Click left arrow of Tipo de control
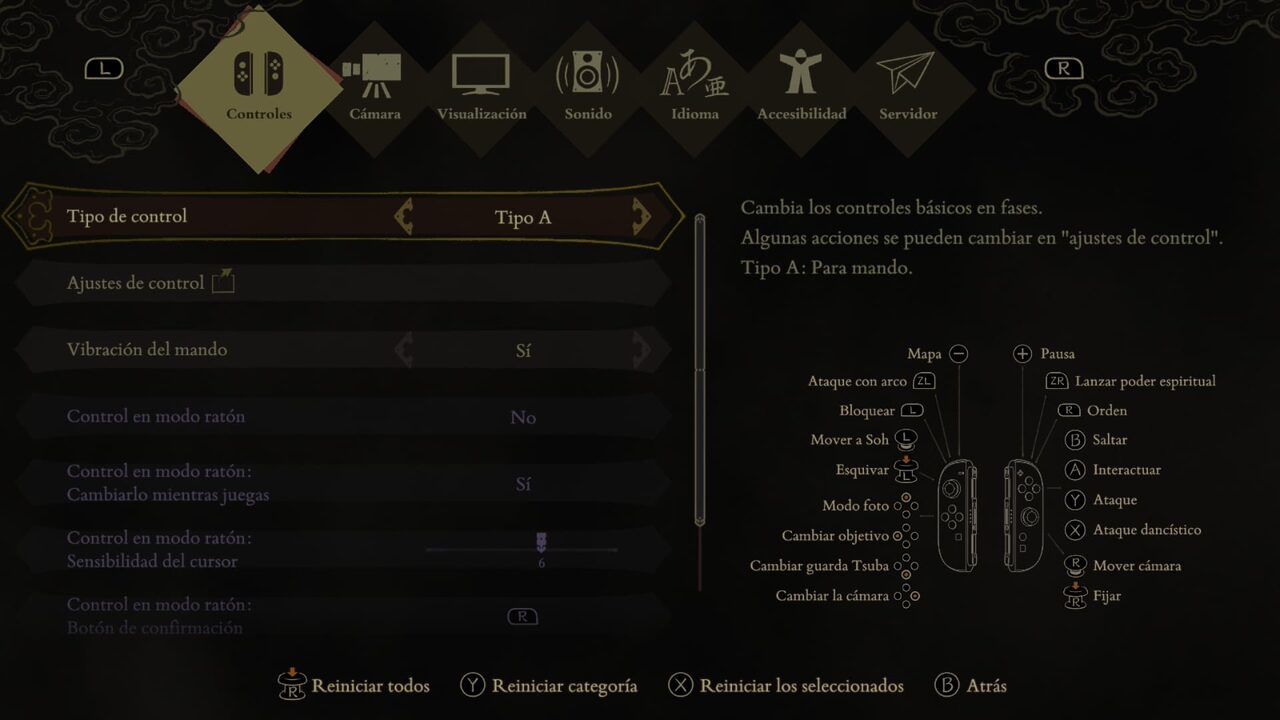Viewport: 1280px width, 720px height. click(x=404, y=216)
